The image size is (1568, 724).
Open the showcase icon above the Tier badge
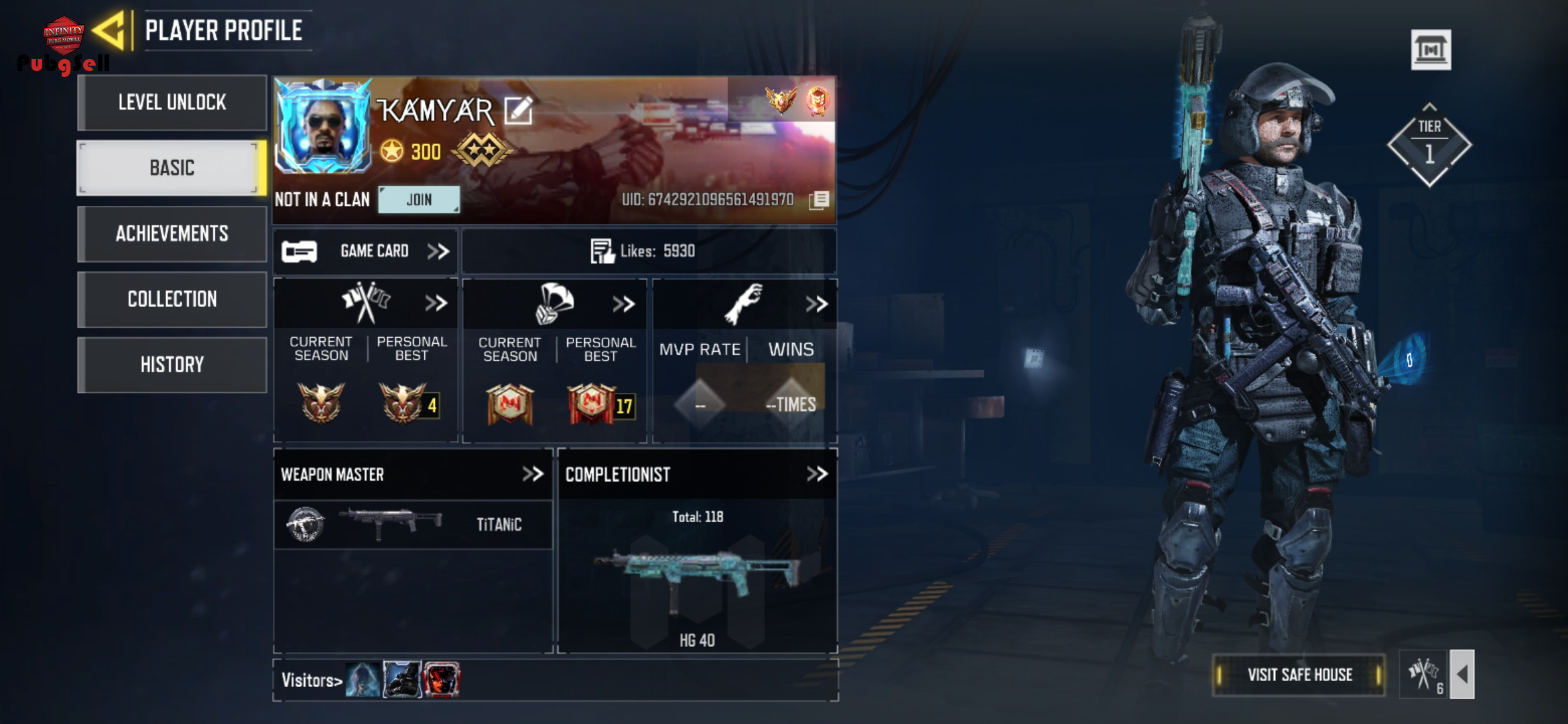[1431, 50]
